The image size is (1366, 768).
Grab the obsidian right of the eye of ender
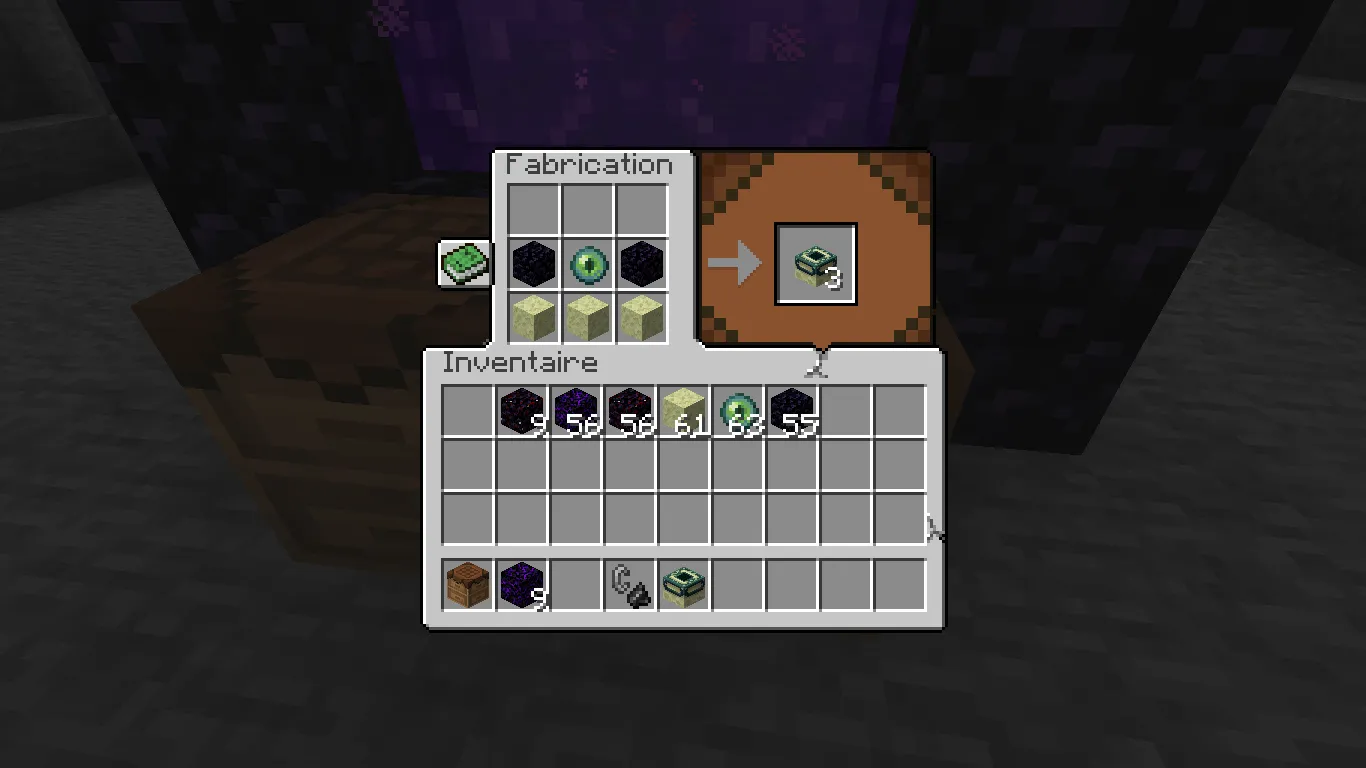640,263
